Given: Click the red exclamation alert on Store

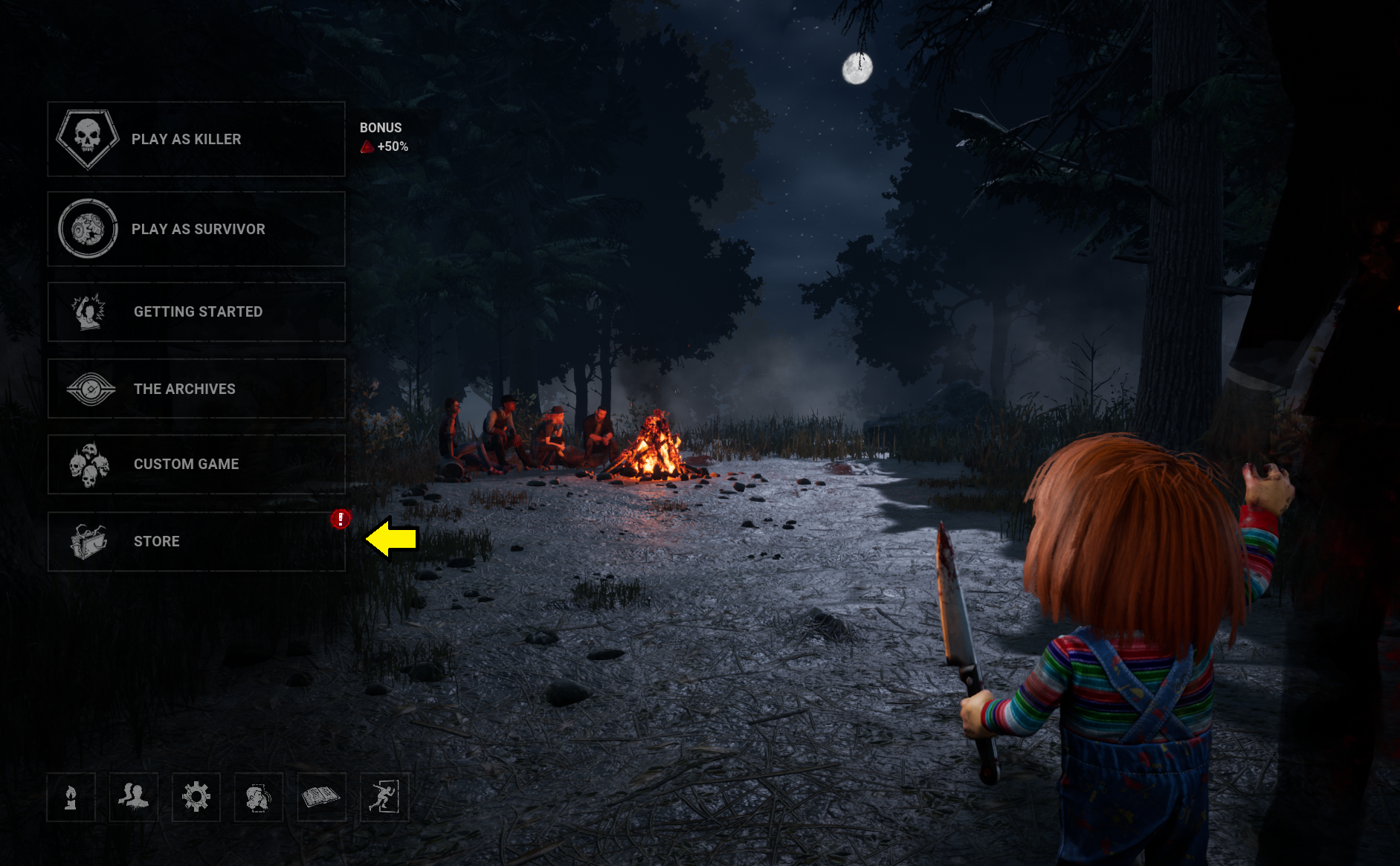Looking at the screenshot, I should (341, 519).
